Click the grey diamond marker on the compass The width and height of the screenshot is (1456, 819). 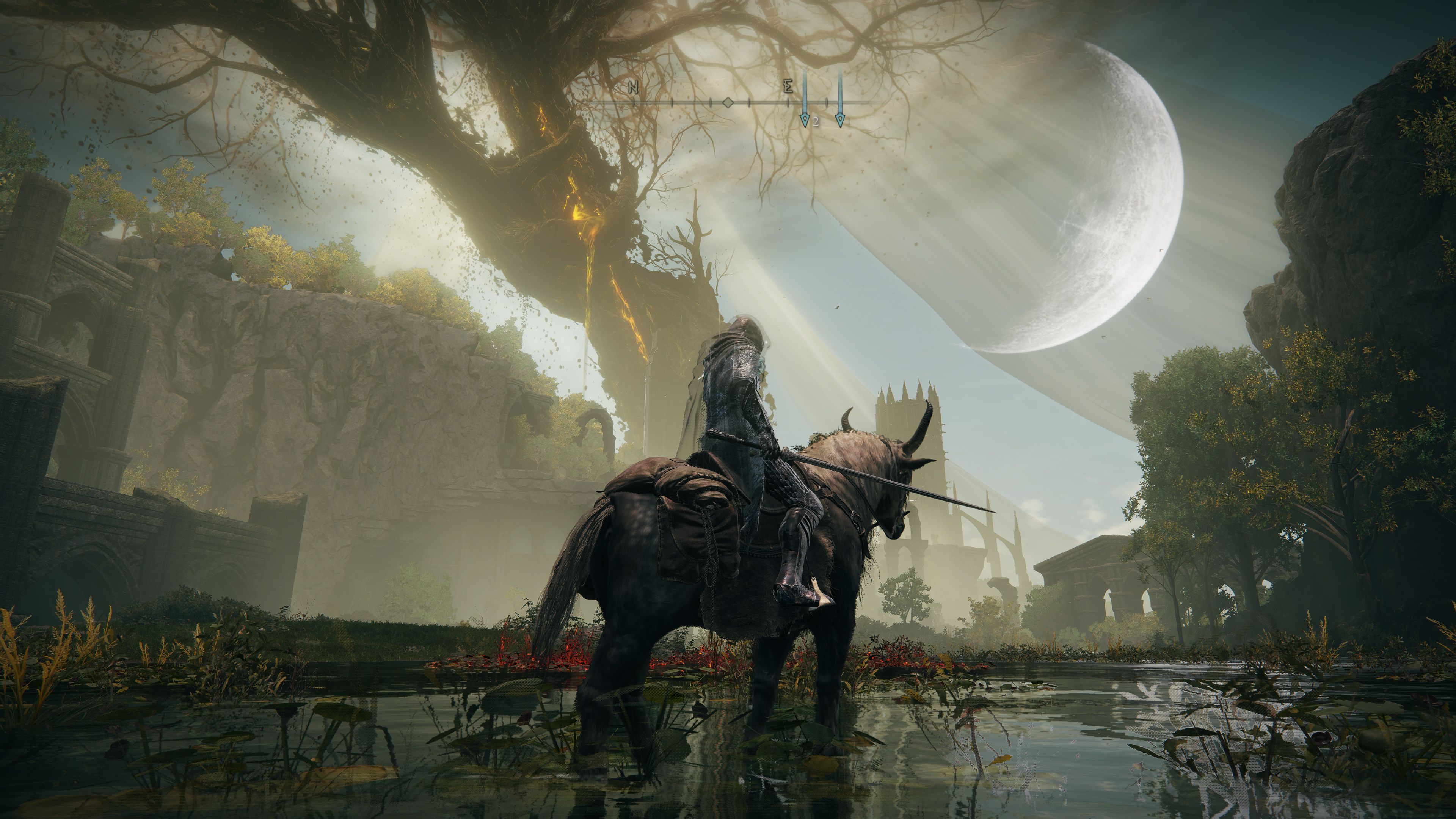coord(728,103)
